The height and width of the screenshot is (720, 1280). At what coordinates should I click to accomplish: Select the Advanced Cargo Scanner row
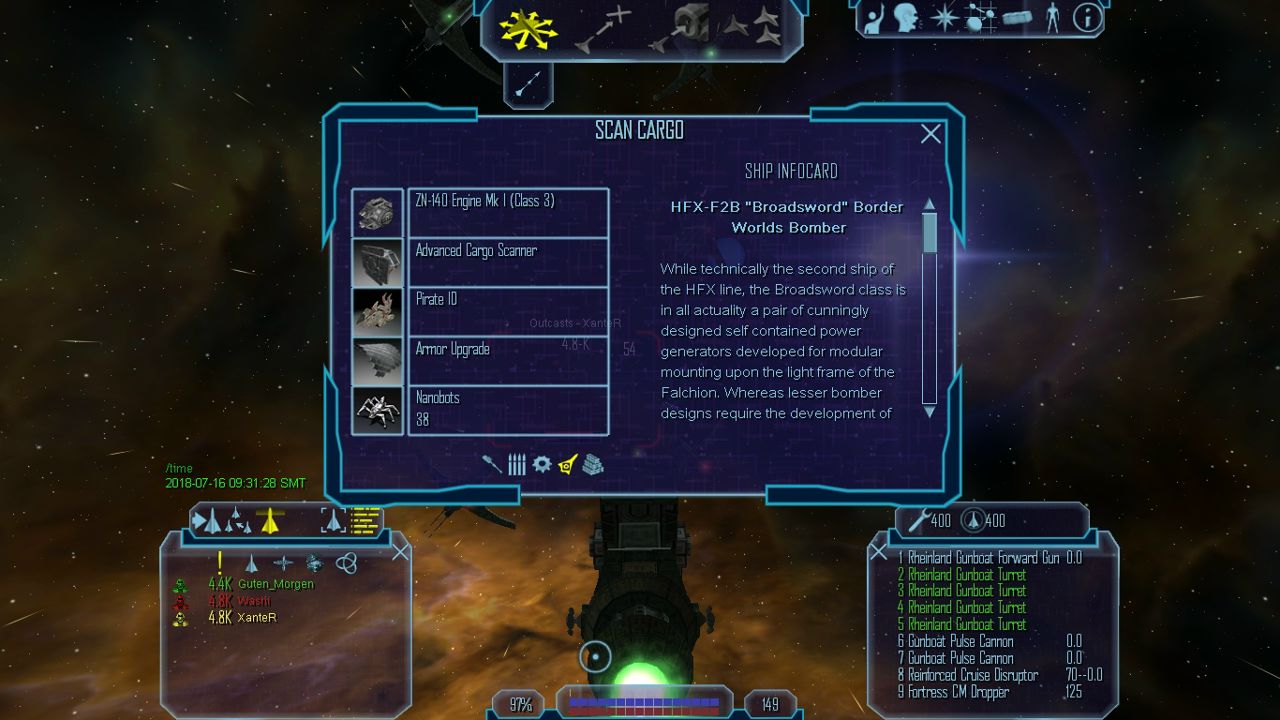click(x=508, y=262)
